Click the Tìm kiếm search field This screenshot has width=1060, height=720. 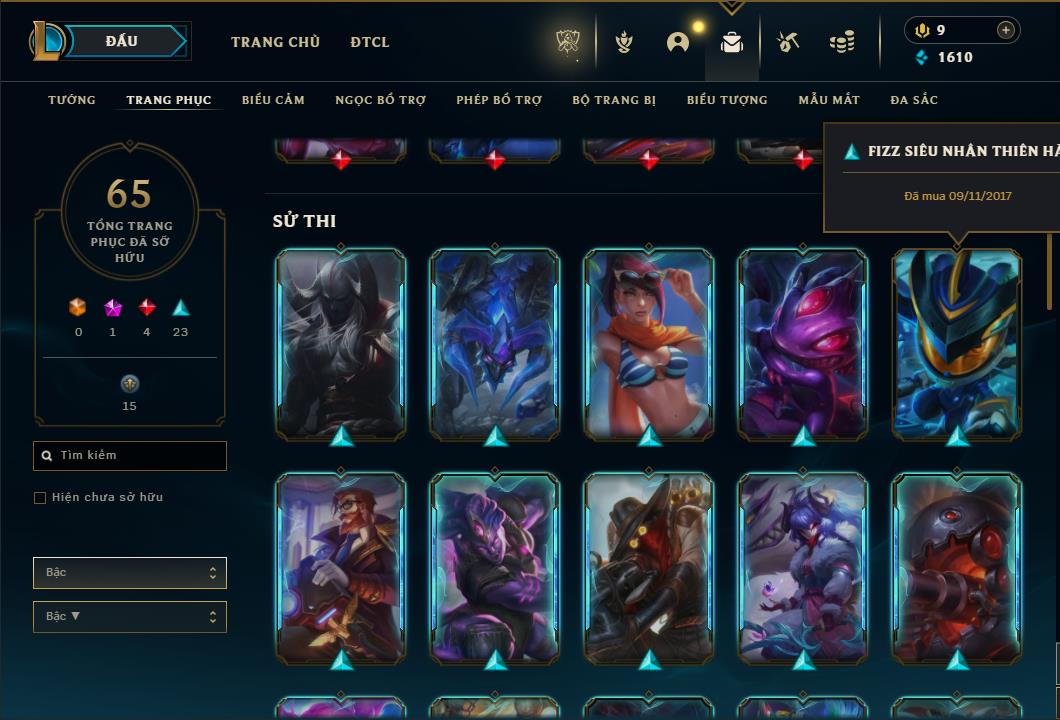coord(130,456)
